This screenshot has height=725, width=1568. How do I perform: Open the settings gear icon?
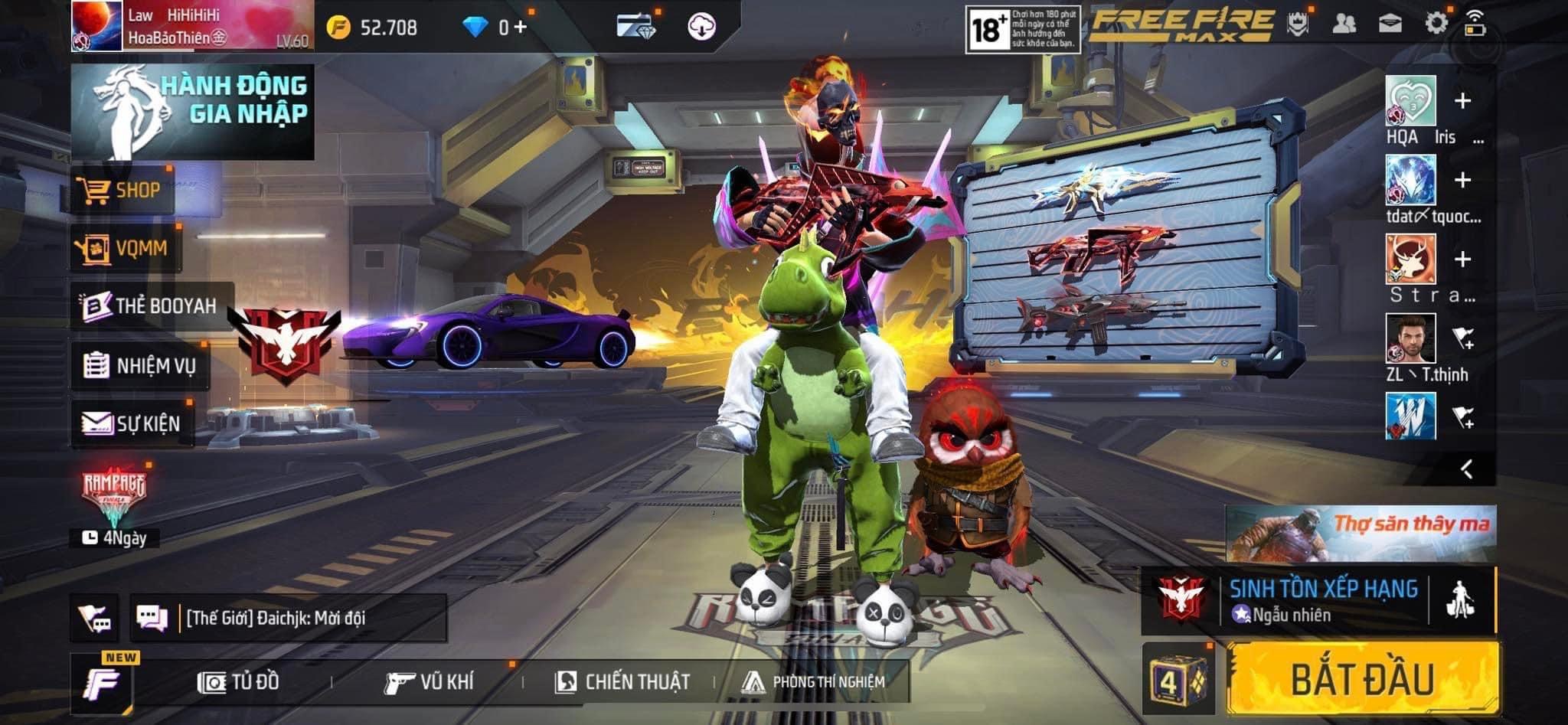(x=1436, y=24)
